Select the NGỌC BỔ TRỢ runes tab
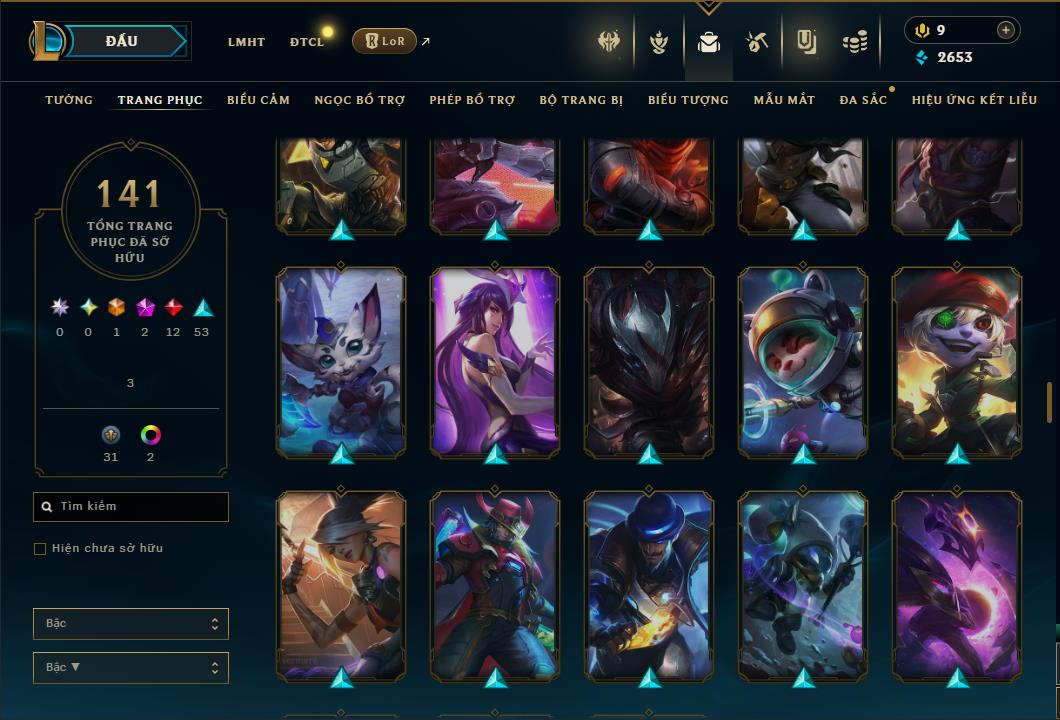Image resolution: width=1060 pixels, height=720 pixels. click(x=359, y=100)
